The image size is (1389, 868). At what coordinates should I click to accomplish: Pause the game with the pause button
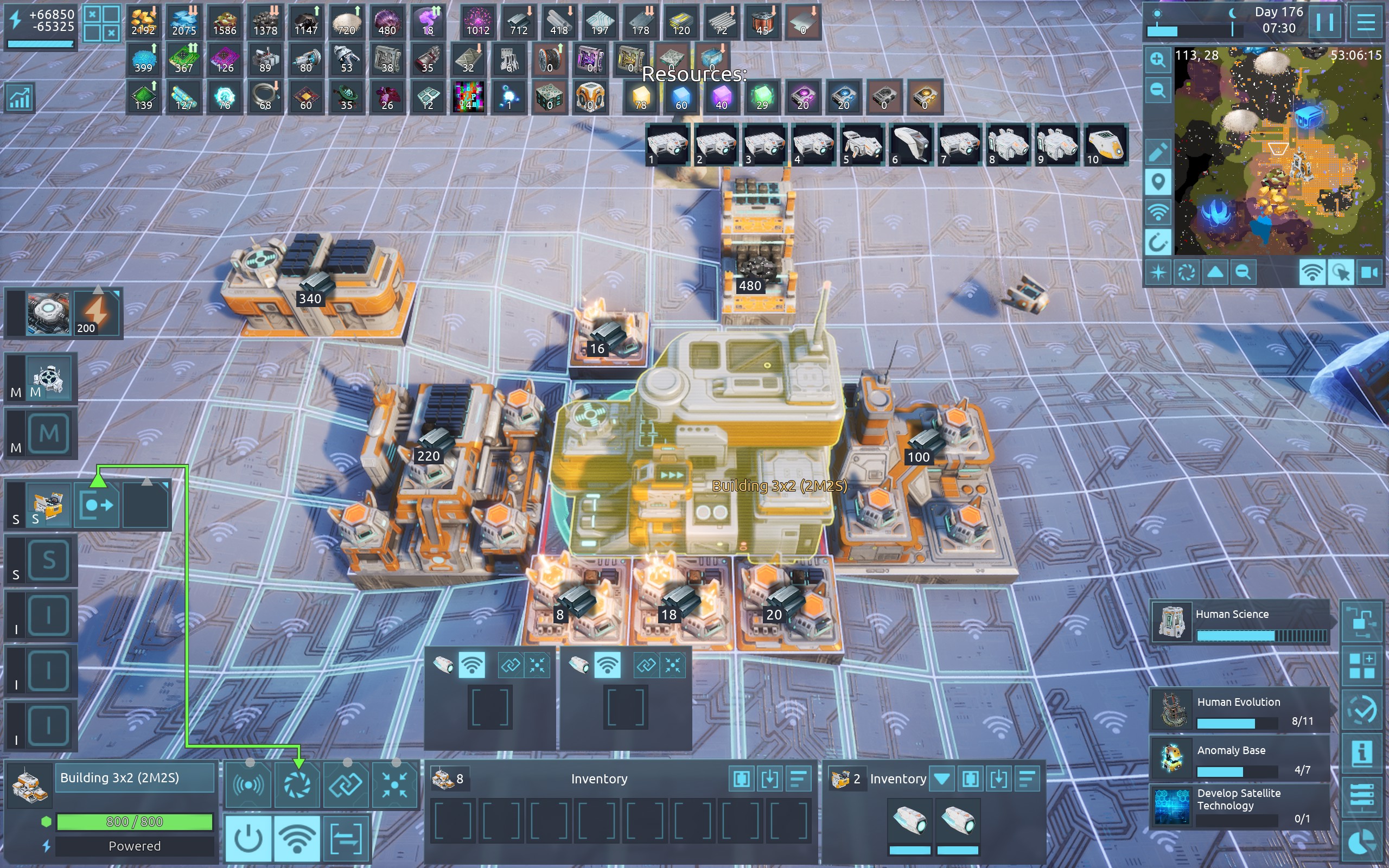(1324, 23)
